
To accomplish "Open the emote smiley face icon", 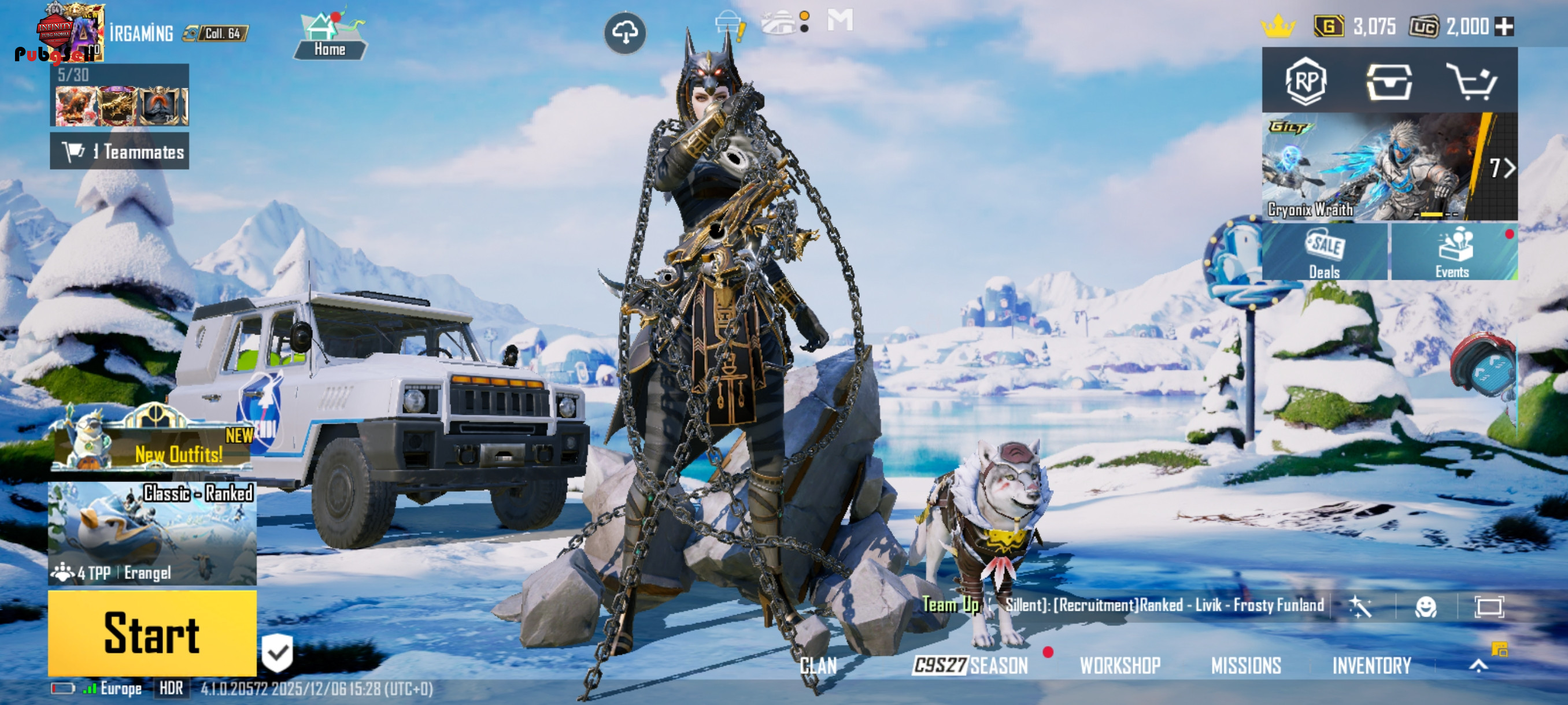I will point(1426,606).
